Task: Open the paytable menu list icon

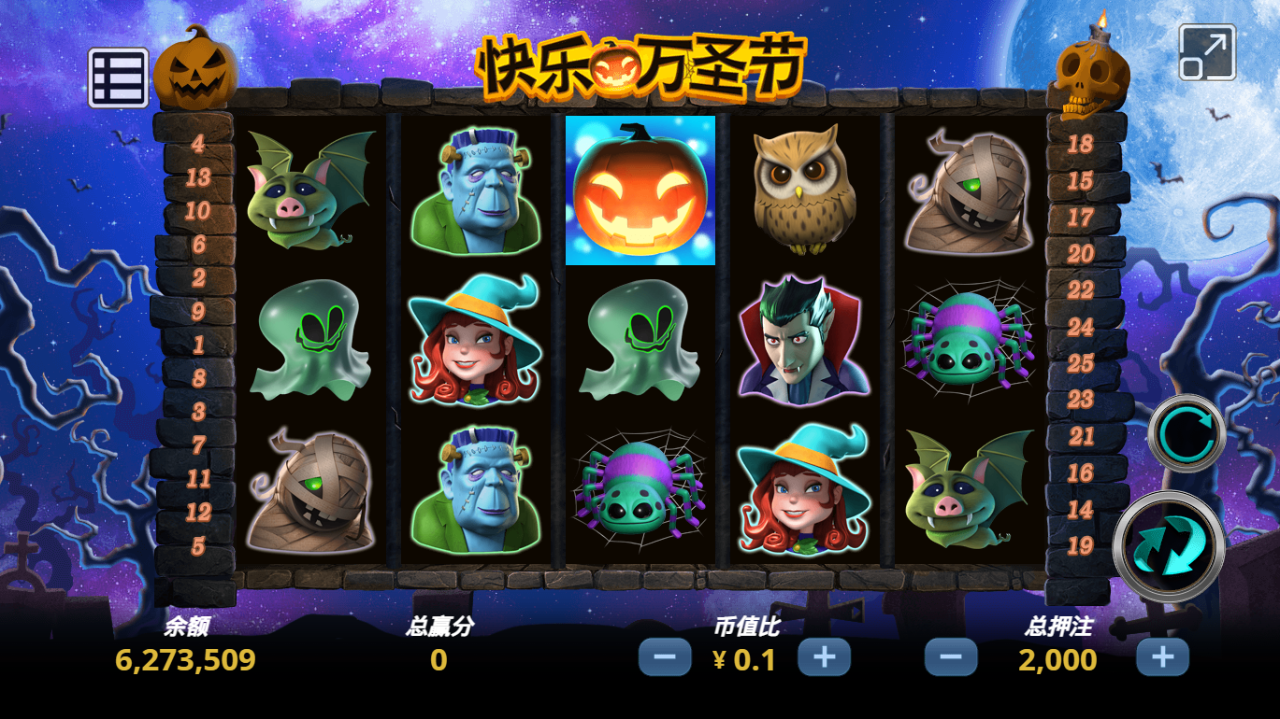Action: pos(118,77)
